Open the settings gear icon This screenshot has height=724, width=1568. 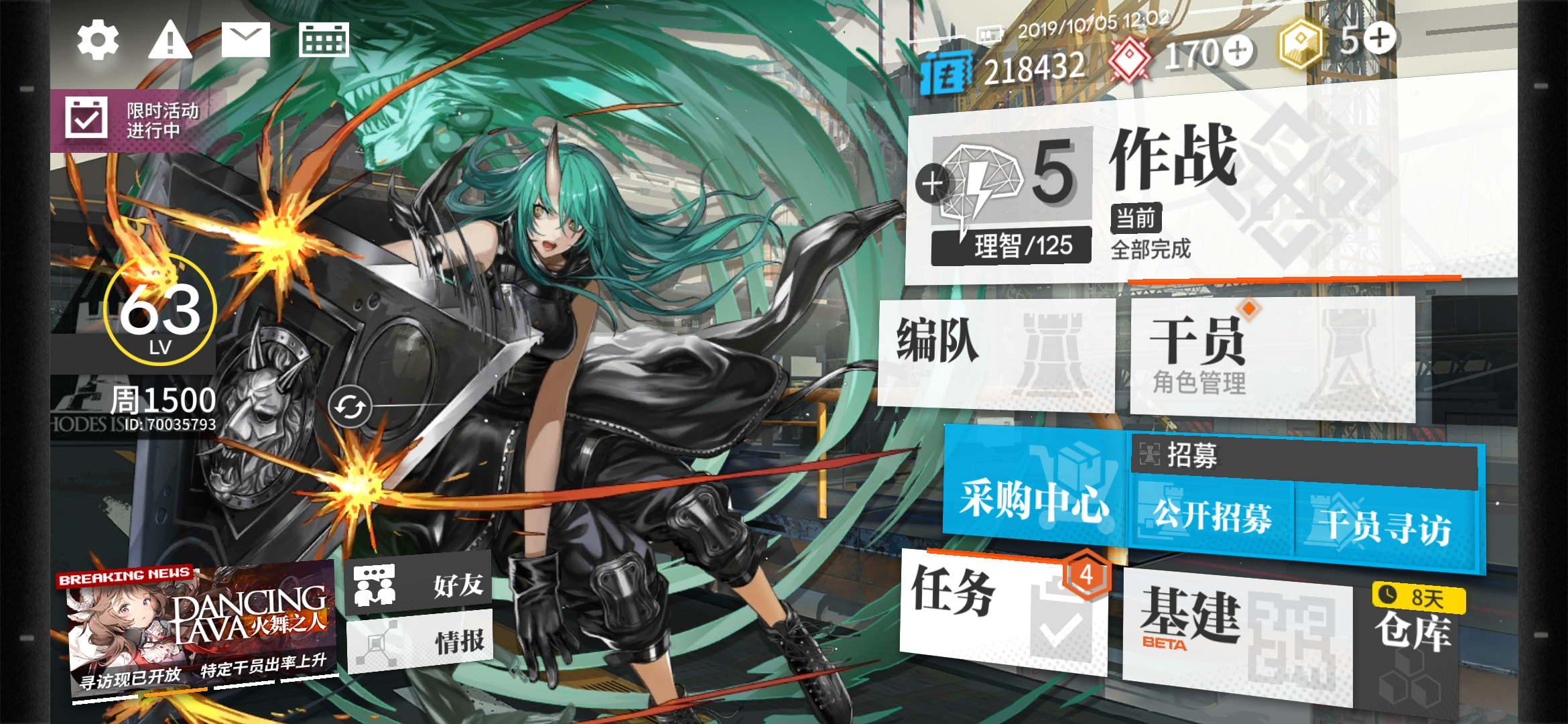[98, 40]
